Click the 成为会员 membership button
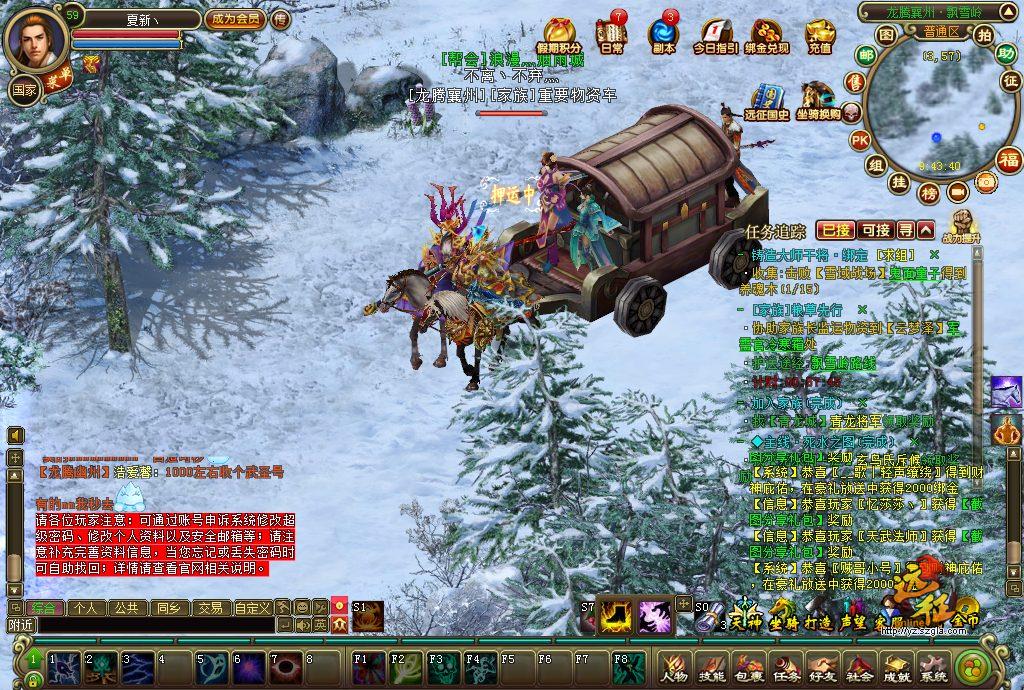The image size is (1024, 690). pyautogui.click(x=234, y=19)
